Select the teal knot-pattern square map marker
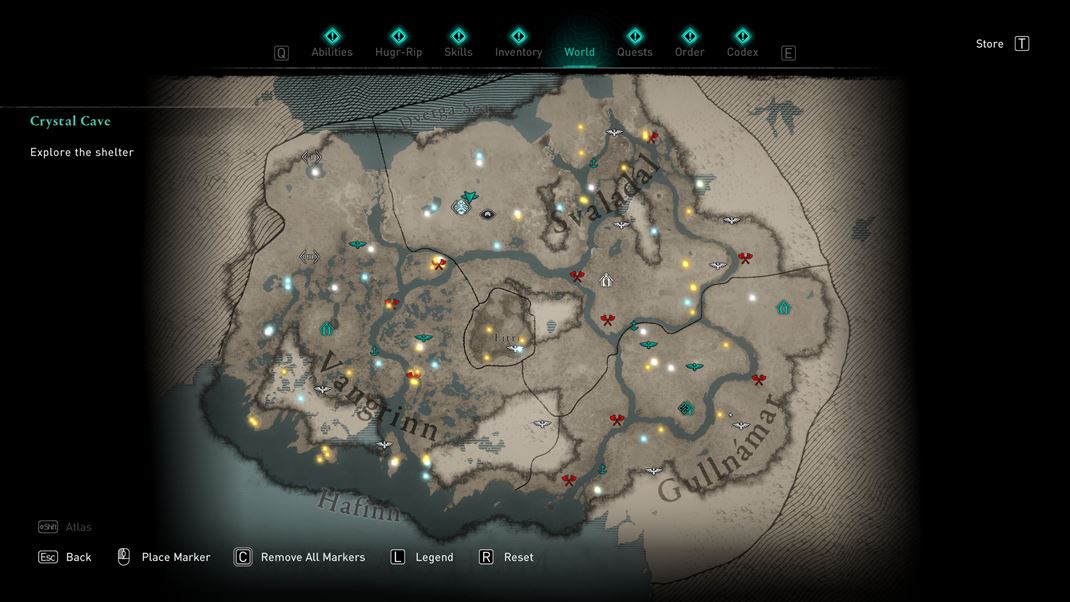Image resolution: width=1070 pixels, height=602 pixels. coord(686,408)
